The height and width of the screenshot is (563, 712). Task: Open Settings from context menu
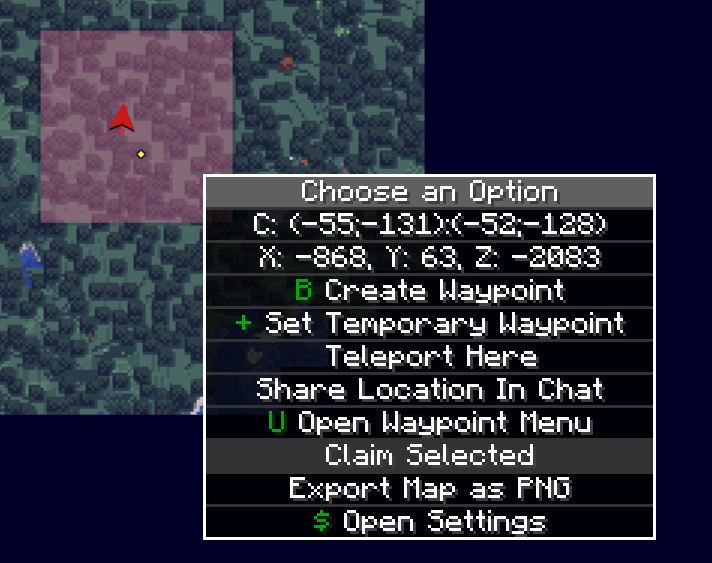click(x=430, y=521)
